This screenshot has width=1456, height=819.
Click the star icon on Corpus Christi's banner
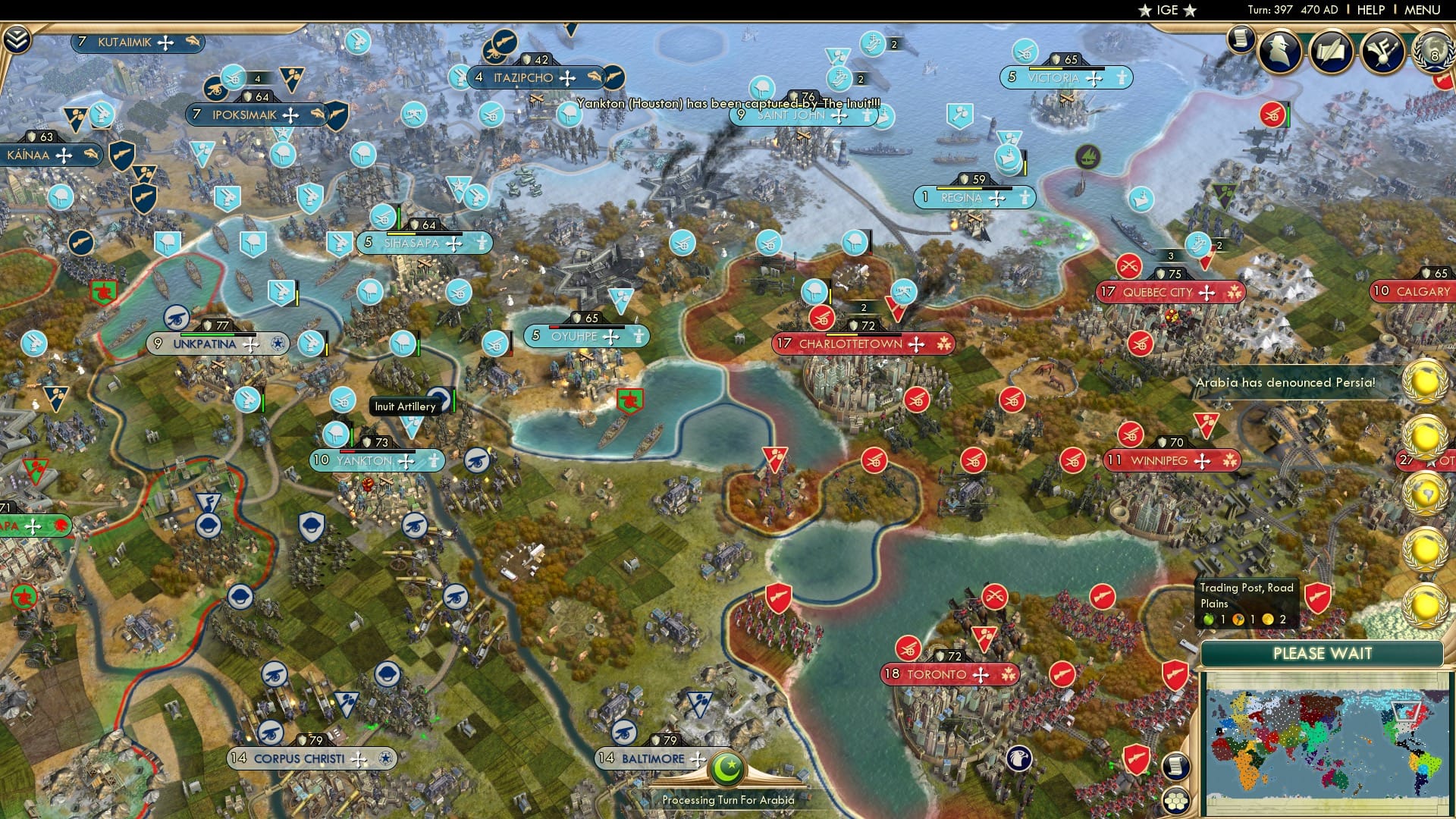click(x=384, y=758)
